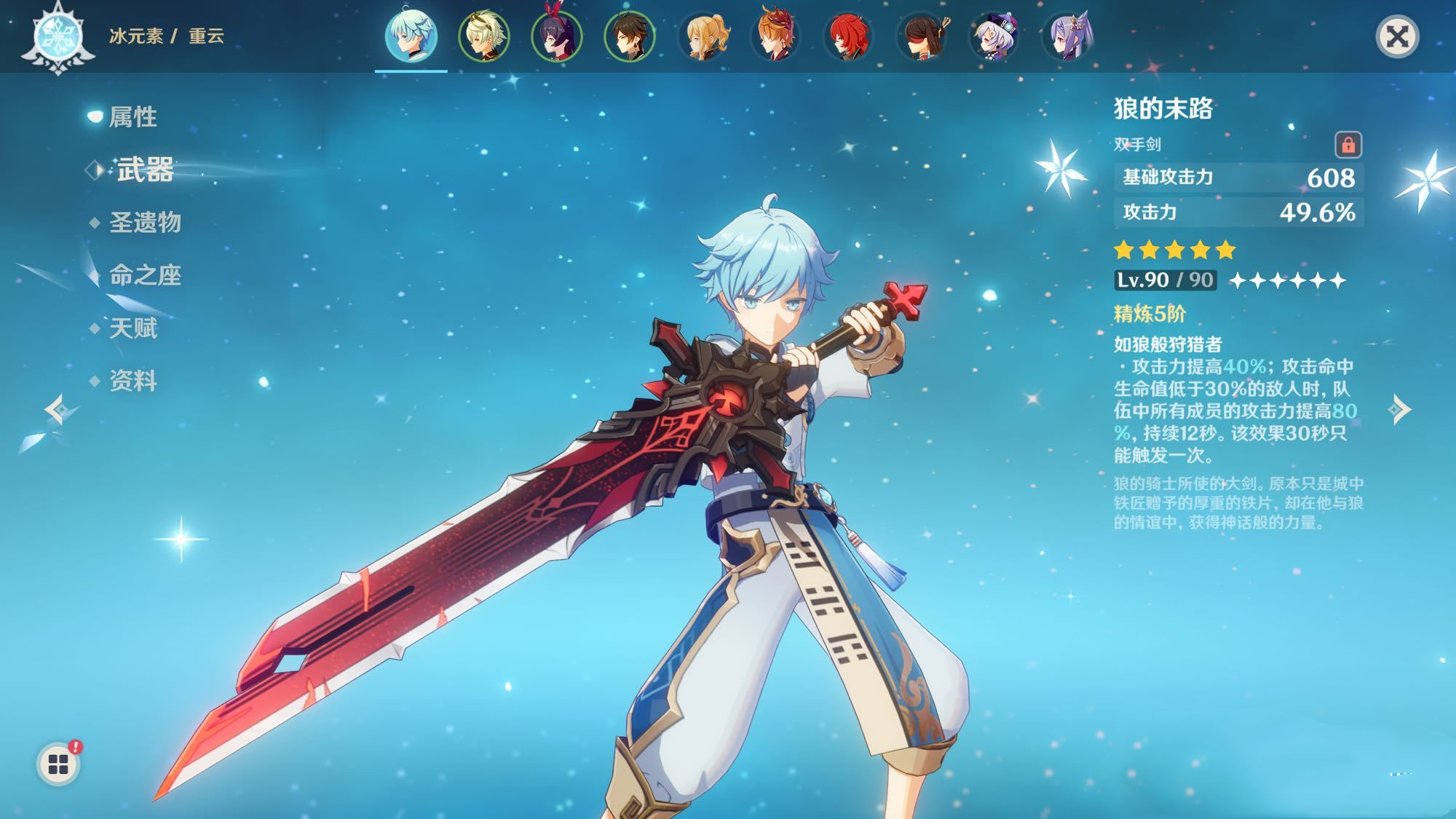This screenshot has height=819, width=1456.
Task: Open the four-square grid menu button
Action: [x=58, y=764]
